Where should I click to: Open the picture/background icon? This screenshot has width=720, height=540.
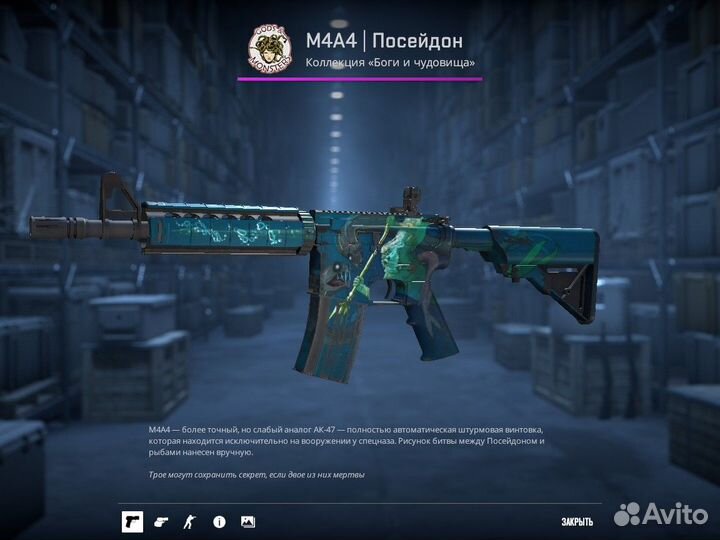click(248, 521)
